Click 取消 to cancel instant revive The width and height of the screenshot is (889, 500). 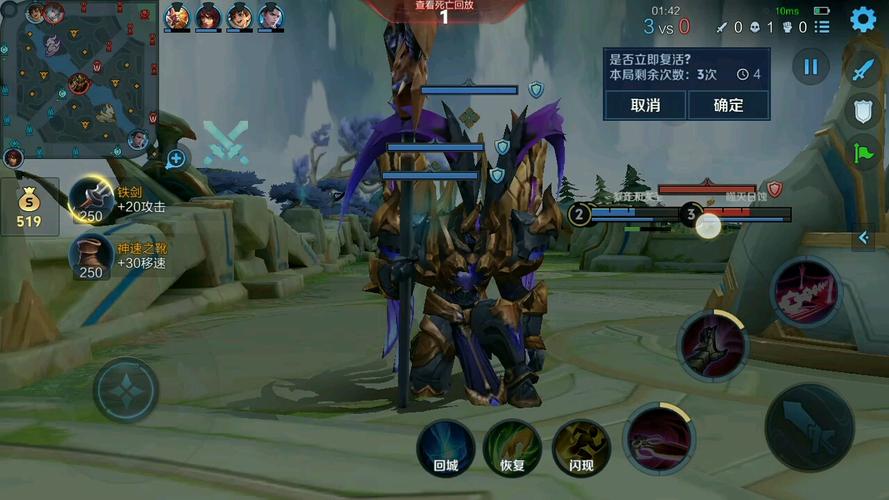click(x=645, y=105)
